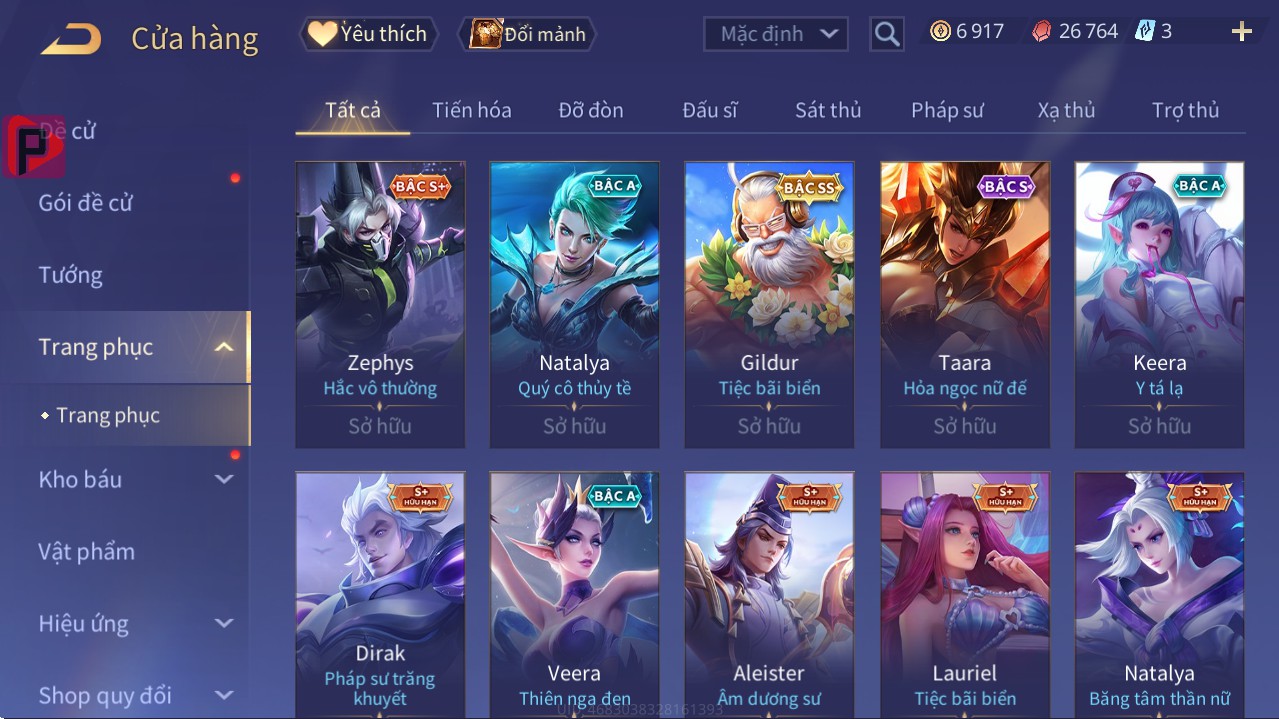
Task: Open the Trợ thủ tab
Action: tap(1185, 110)
